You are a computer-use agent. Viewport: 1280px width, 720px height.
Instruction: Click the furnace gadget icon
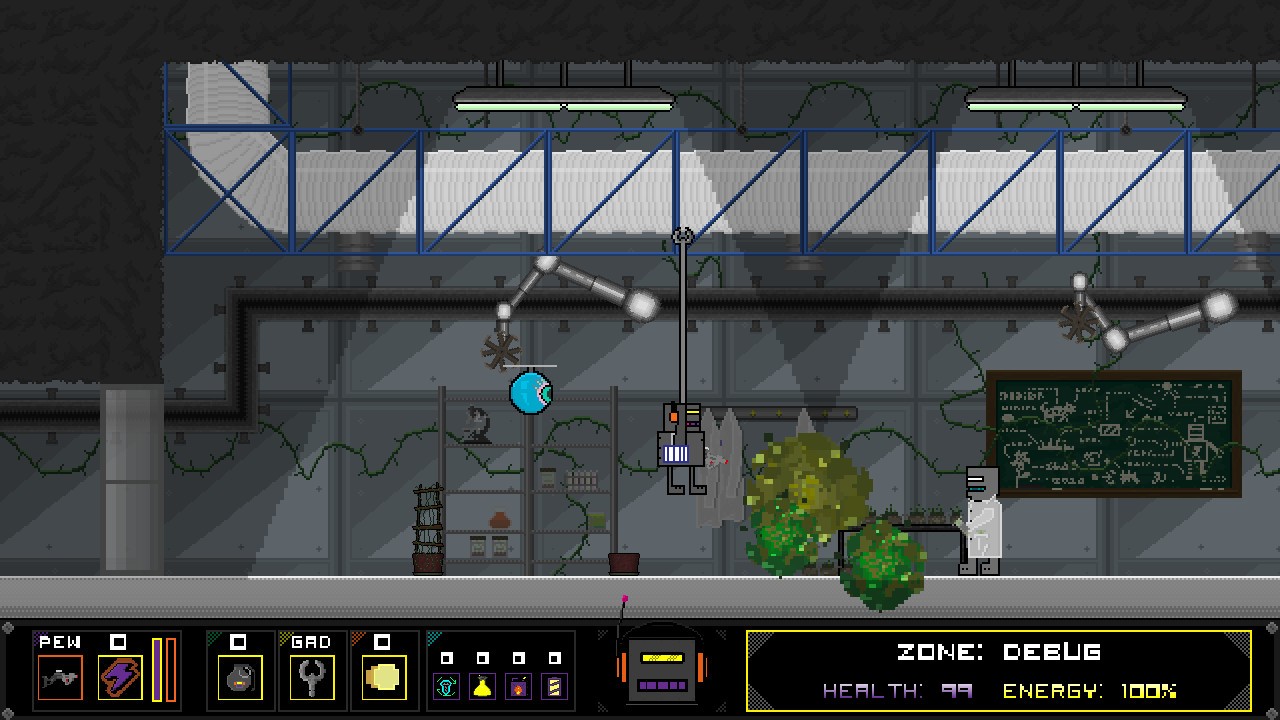pyautogui.click(x=519, y=684)
